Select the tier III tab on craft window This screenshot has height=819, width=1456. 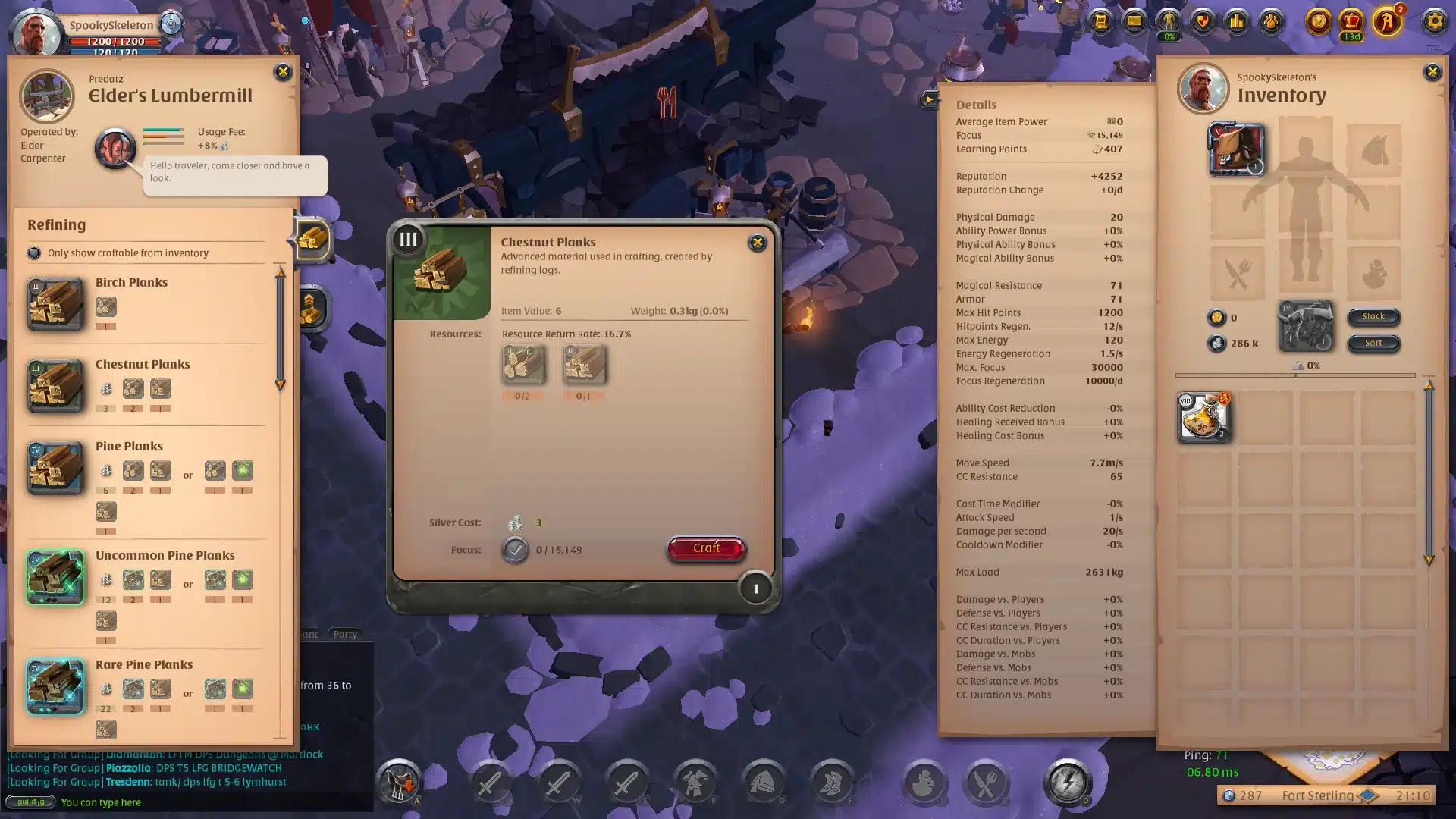(408, 240)
